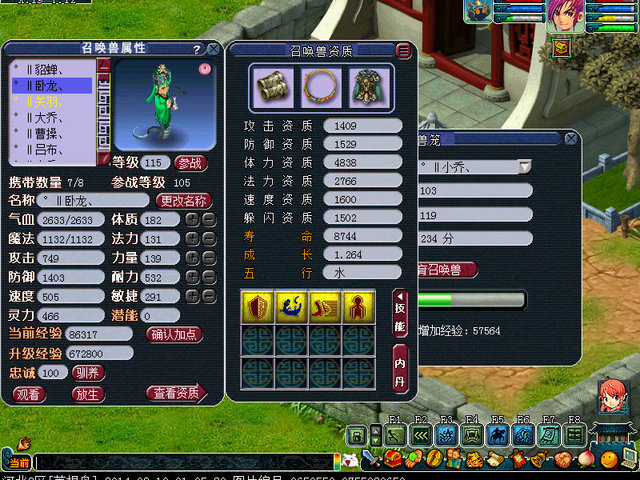Select 关羽 in the pet list
640x480 pixels.
tap(48, 101)
